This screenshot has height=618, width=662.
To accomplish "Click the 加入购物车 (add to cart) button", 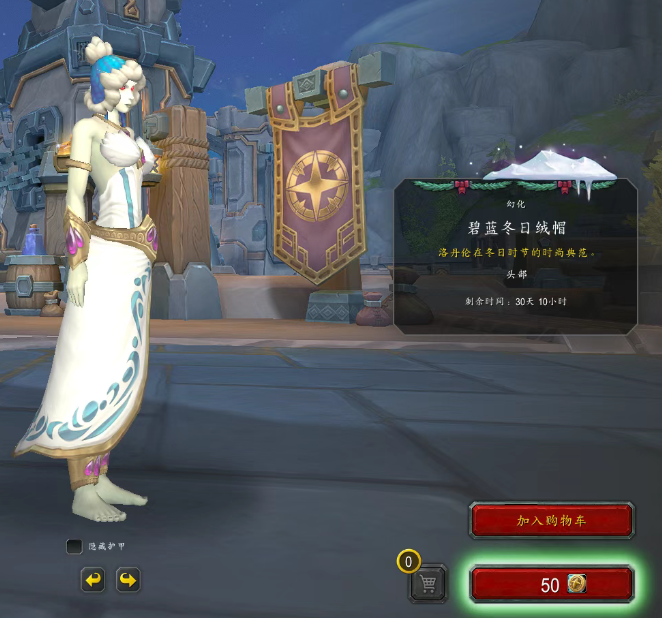I will (x=551, y=521).
